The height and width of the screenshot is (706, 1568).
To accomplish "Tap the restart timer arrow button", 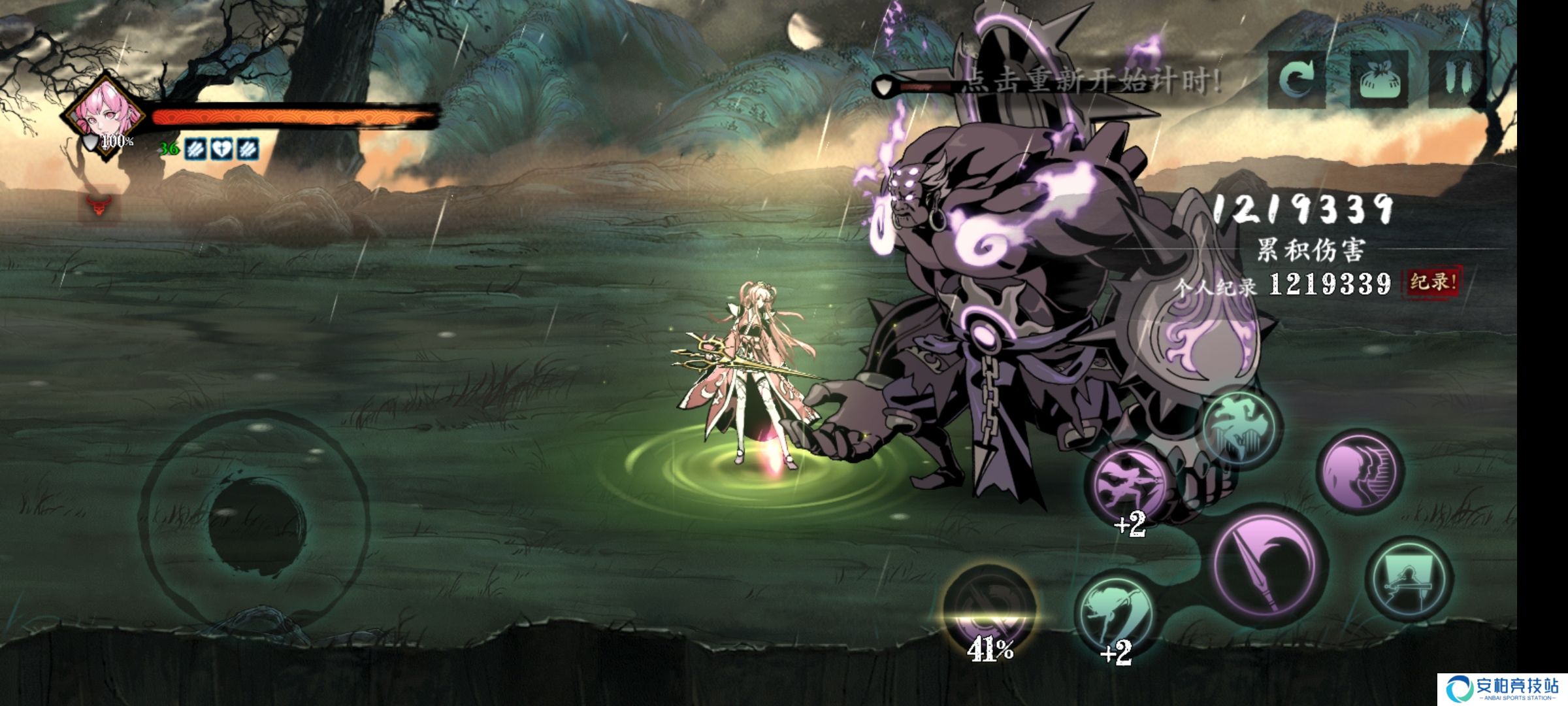I will [1296, 79].
